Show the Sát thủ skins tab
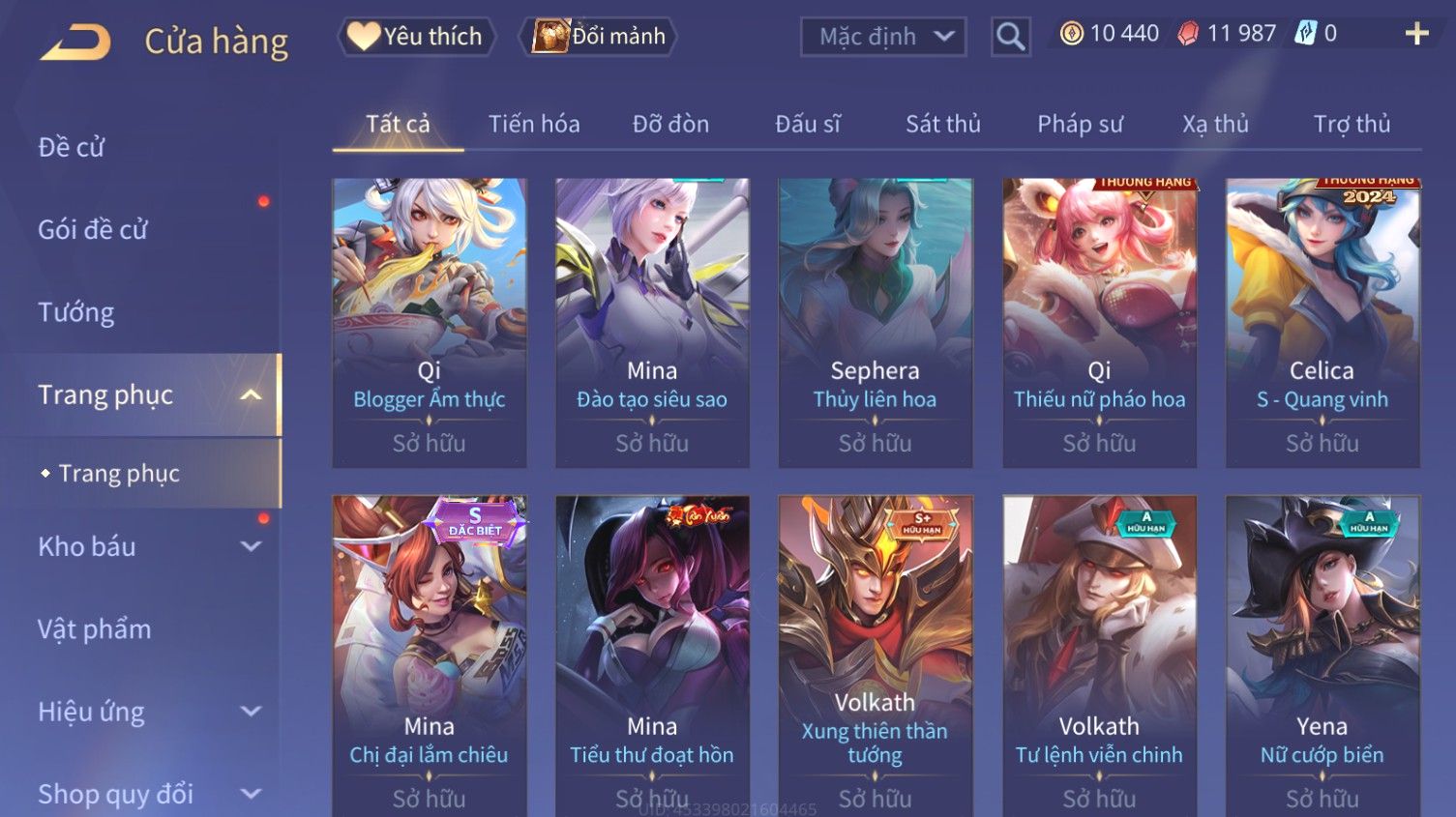 [942, 124]
